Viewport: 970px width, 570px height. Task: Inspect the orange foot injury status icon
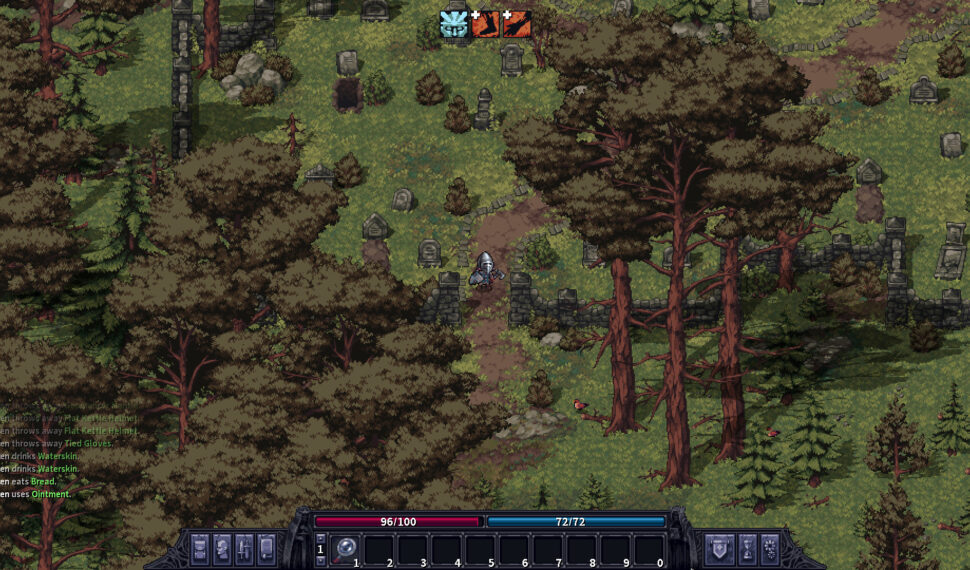pyautogui.click(x=485, y=24)
